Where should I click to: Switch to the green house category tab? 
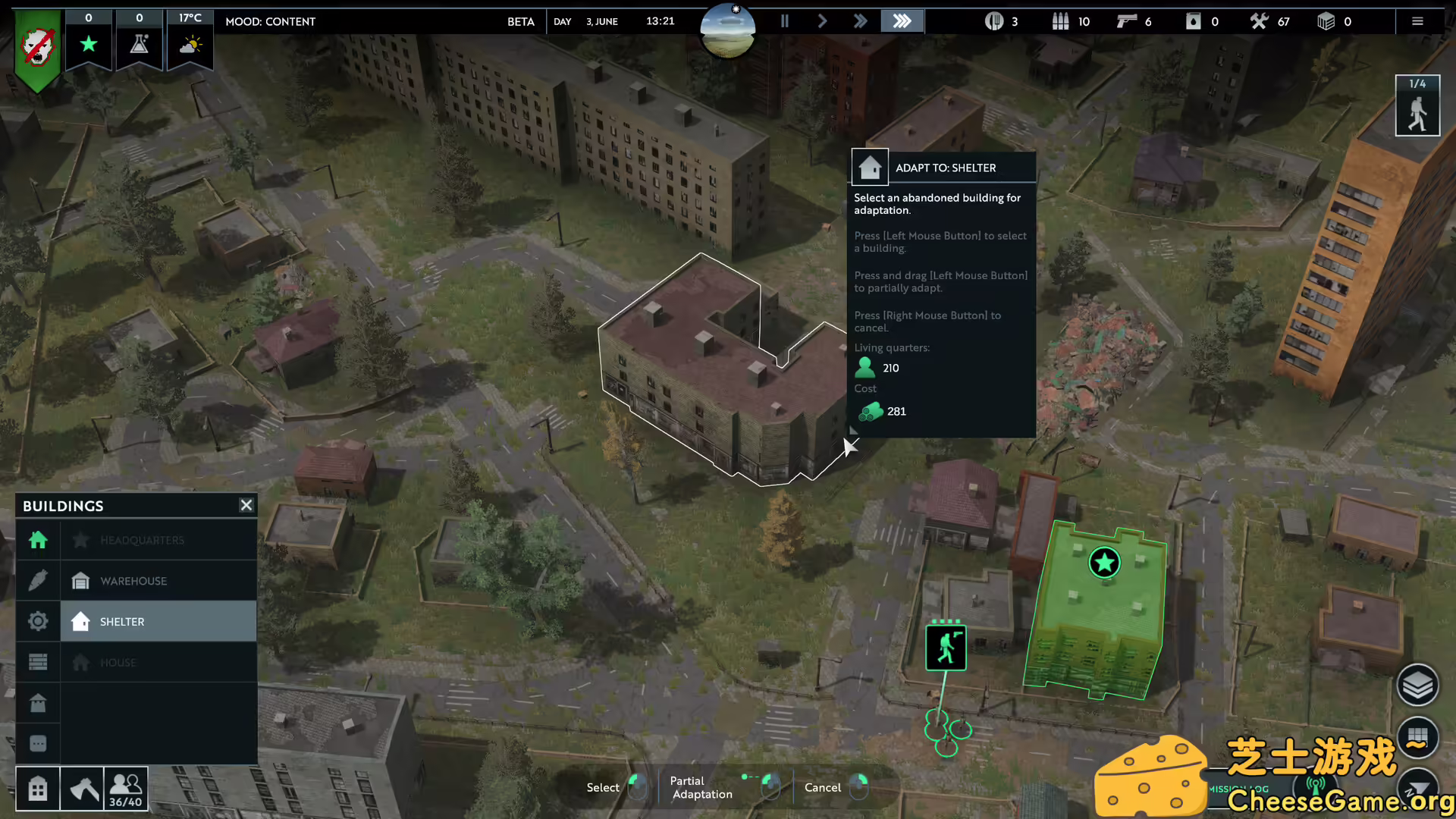coord(38,540)
